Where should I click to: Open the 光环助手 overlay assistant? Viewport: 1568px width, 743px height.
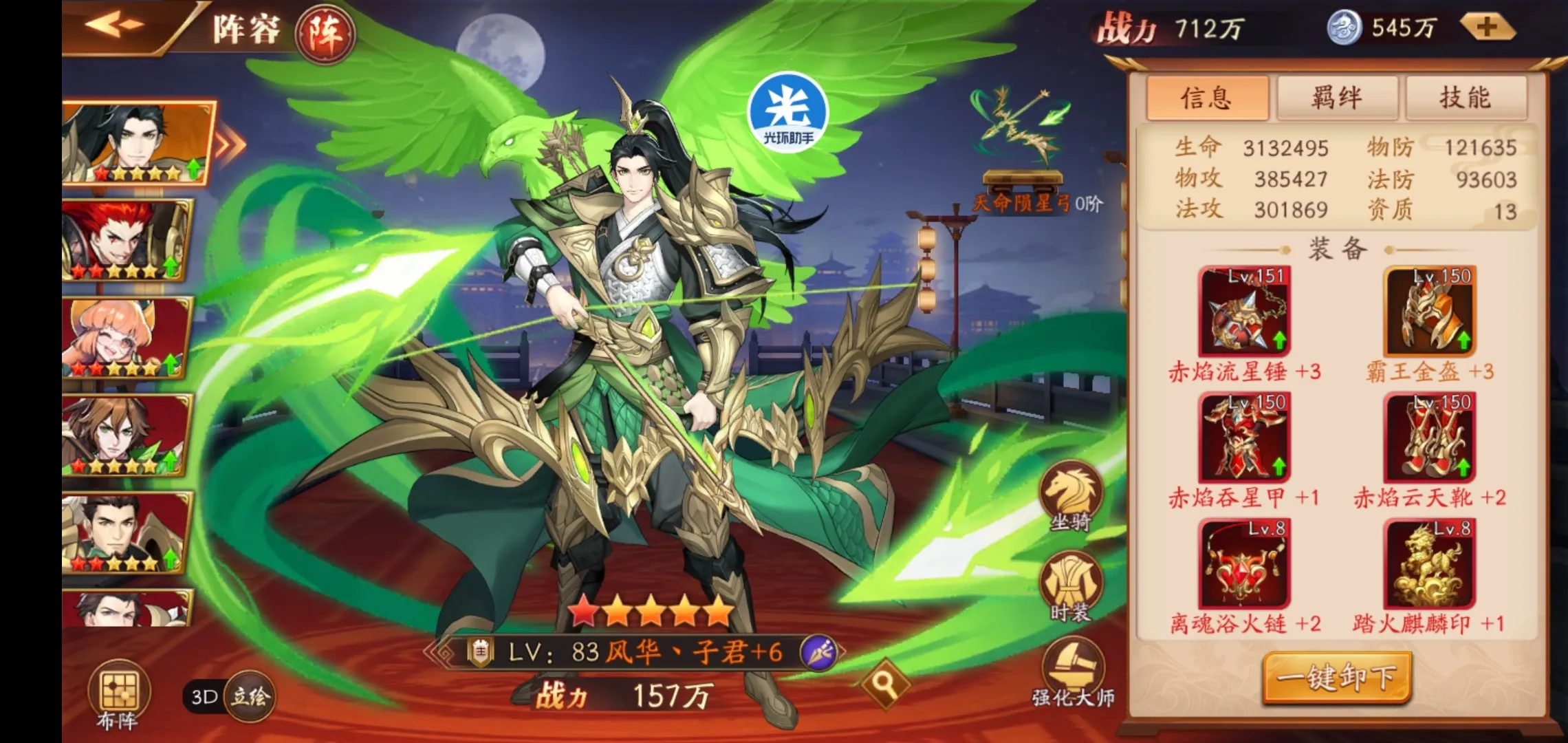[x=788, y=111]
